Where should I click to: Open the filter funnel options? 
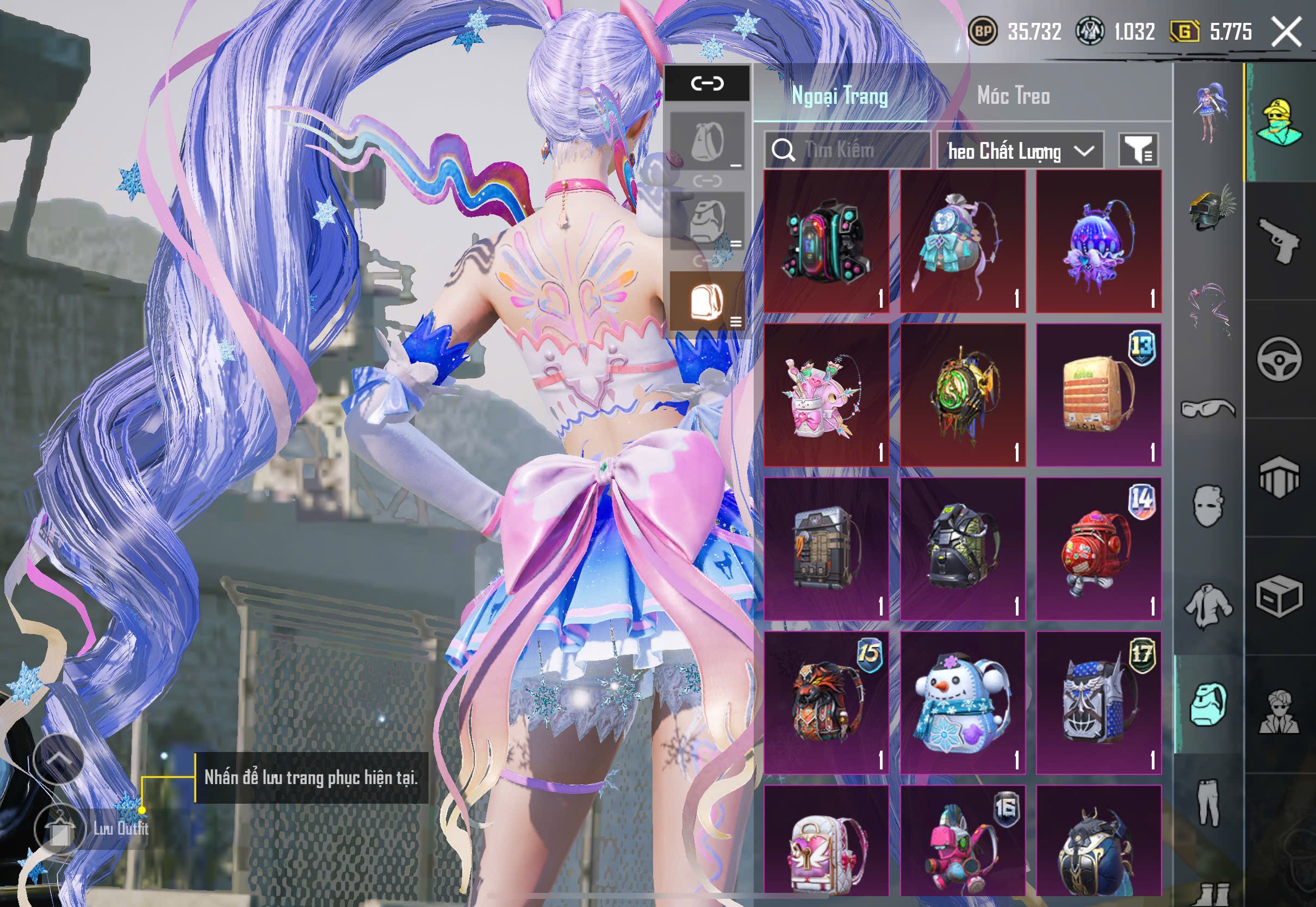coord(1138,151)
